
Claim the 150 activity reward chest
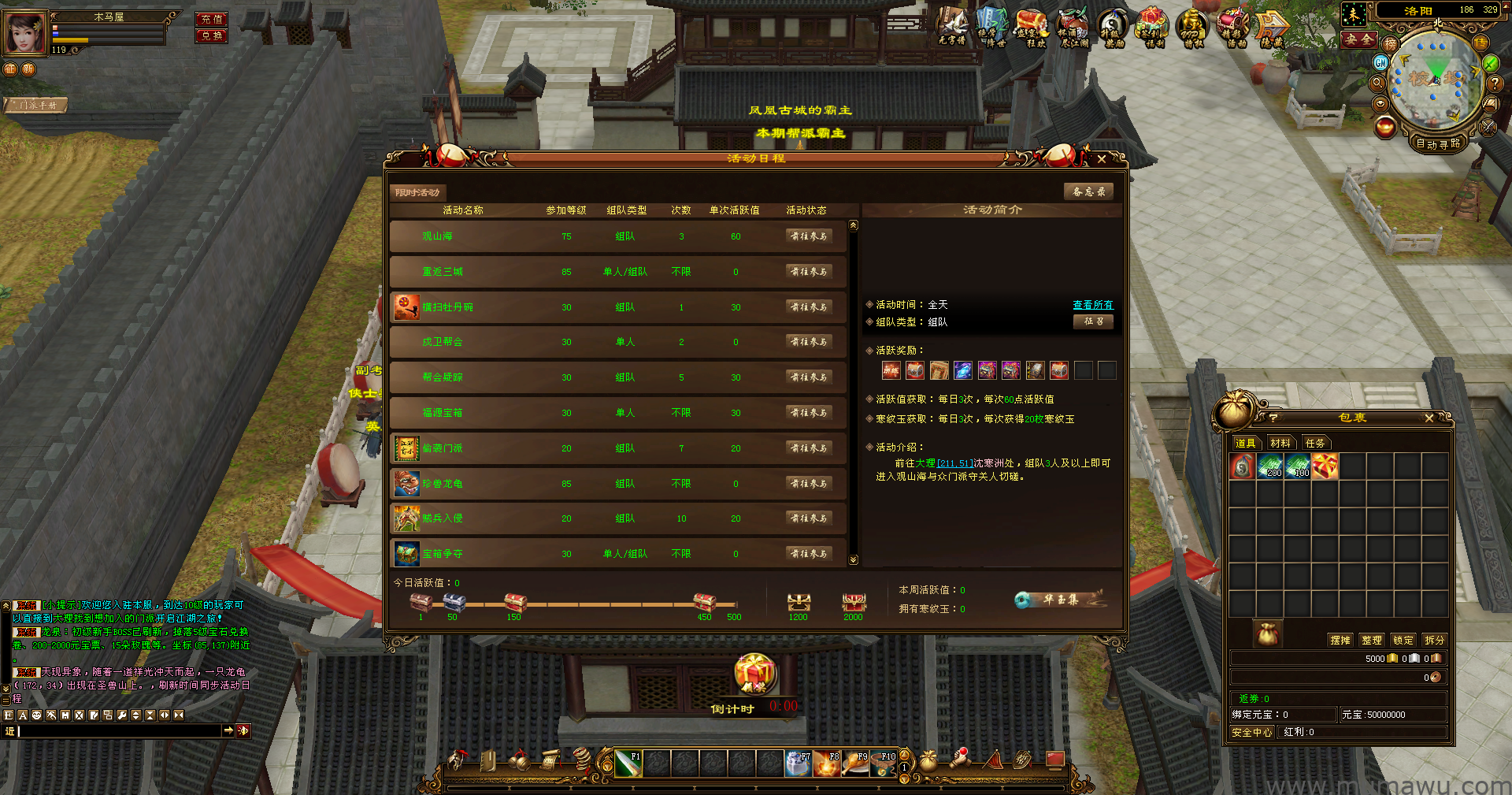coord(515,604)
